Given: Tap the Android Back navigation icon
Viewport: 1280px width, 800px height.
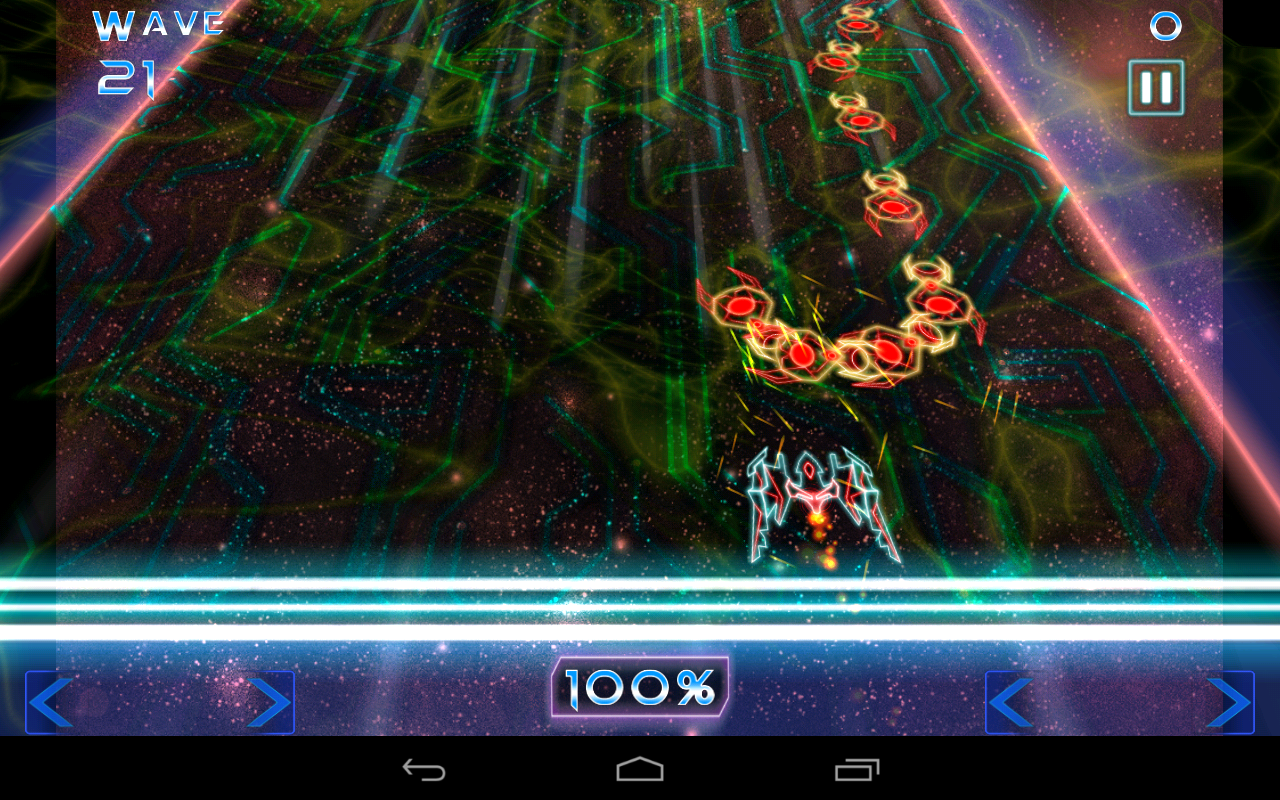Looking at the screenshot, I should pos(424,768).
